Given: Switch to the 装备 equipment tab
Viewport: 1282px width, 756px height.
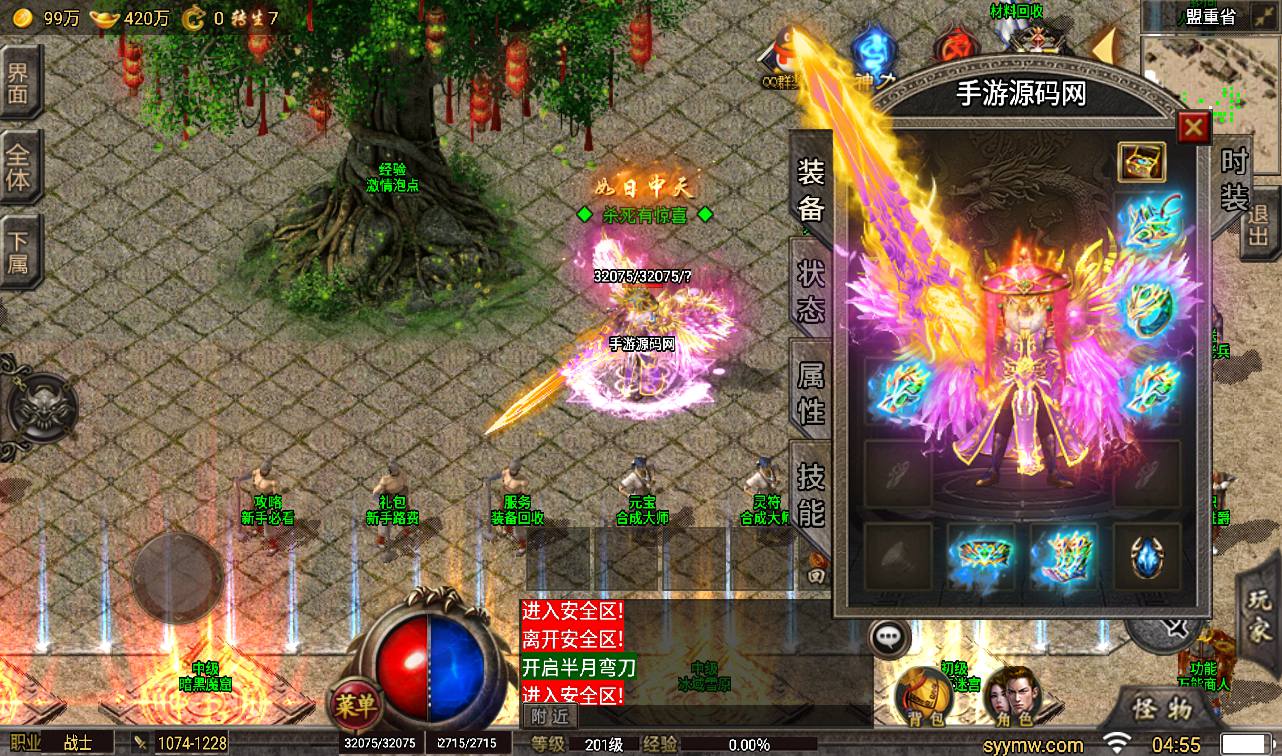Looking at the screenshot, I should pos(810,189).
